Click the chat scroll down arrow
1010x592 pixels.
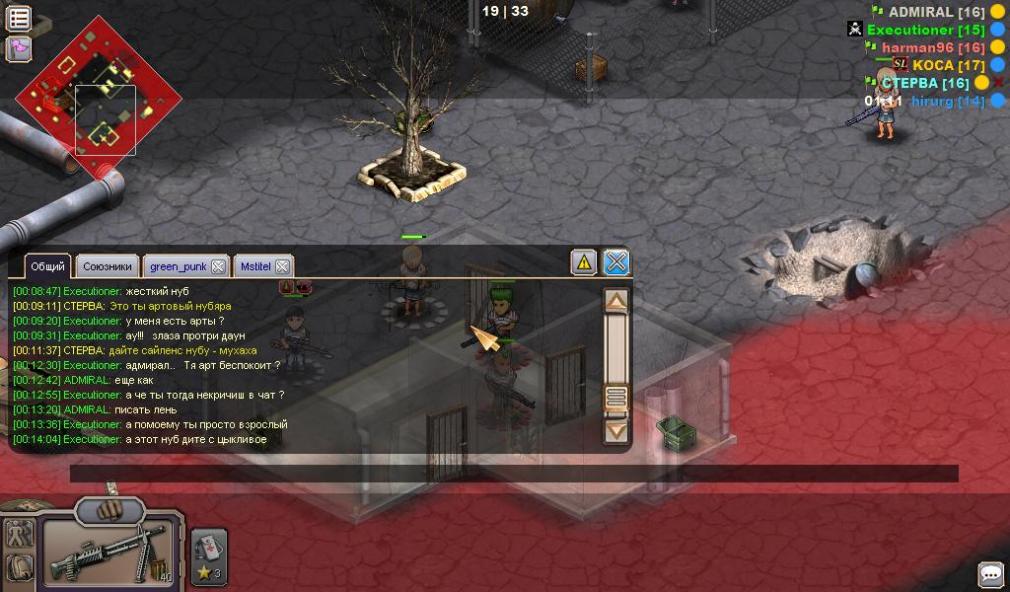pyautogui.click(x=617, y=431)
